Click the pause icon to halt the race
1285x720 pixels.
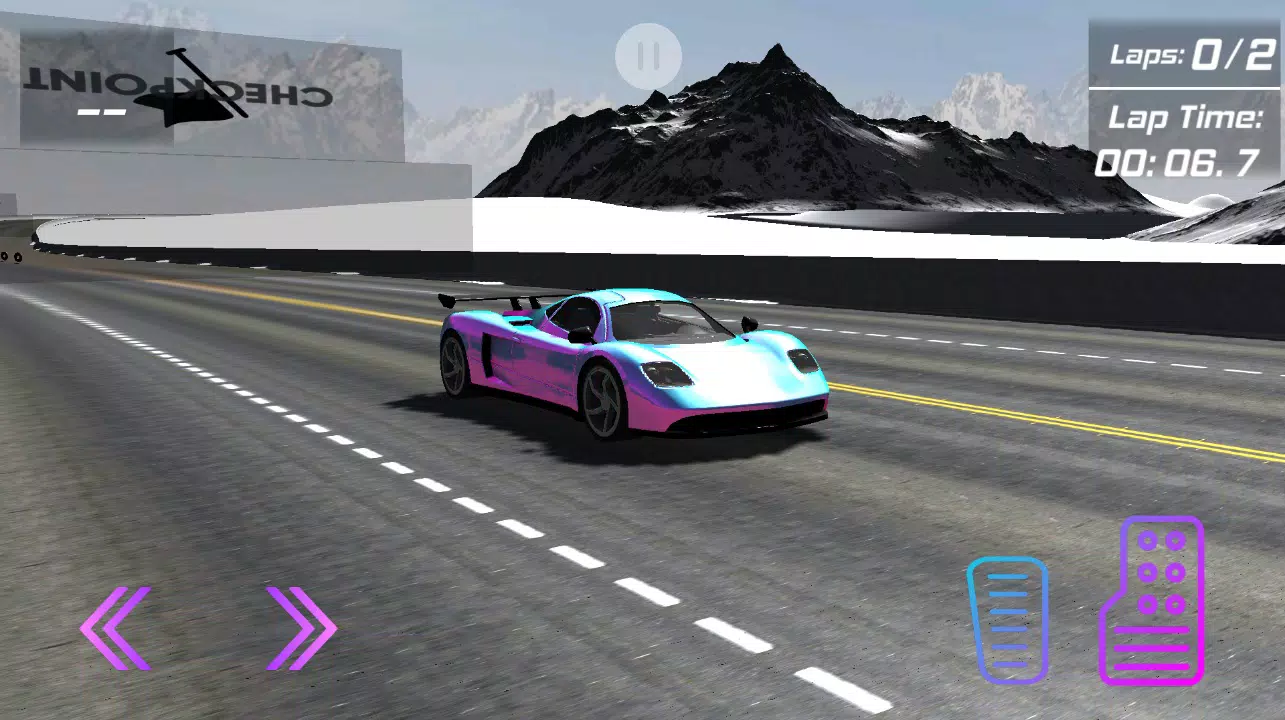pyautogui.click(x=648, y=54)
